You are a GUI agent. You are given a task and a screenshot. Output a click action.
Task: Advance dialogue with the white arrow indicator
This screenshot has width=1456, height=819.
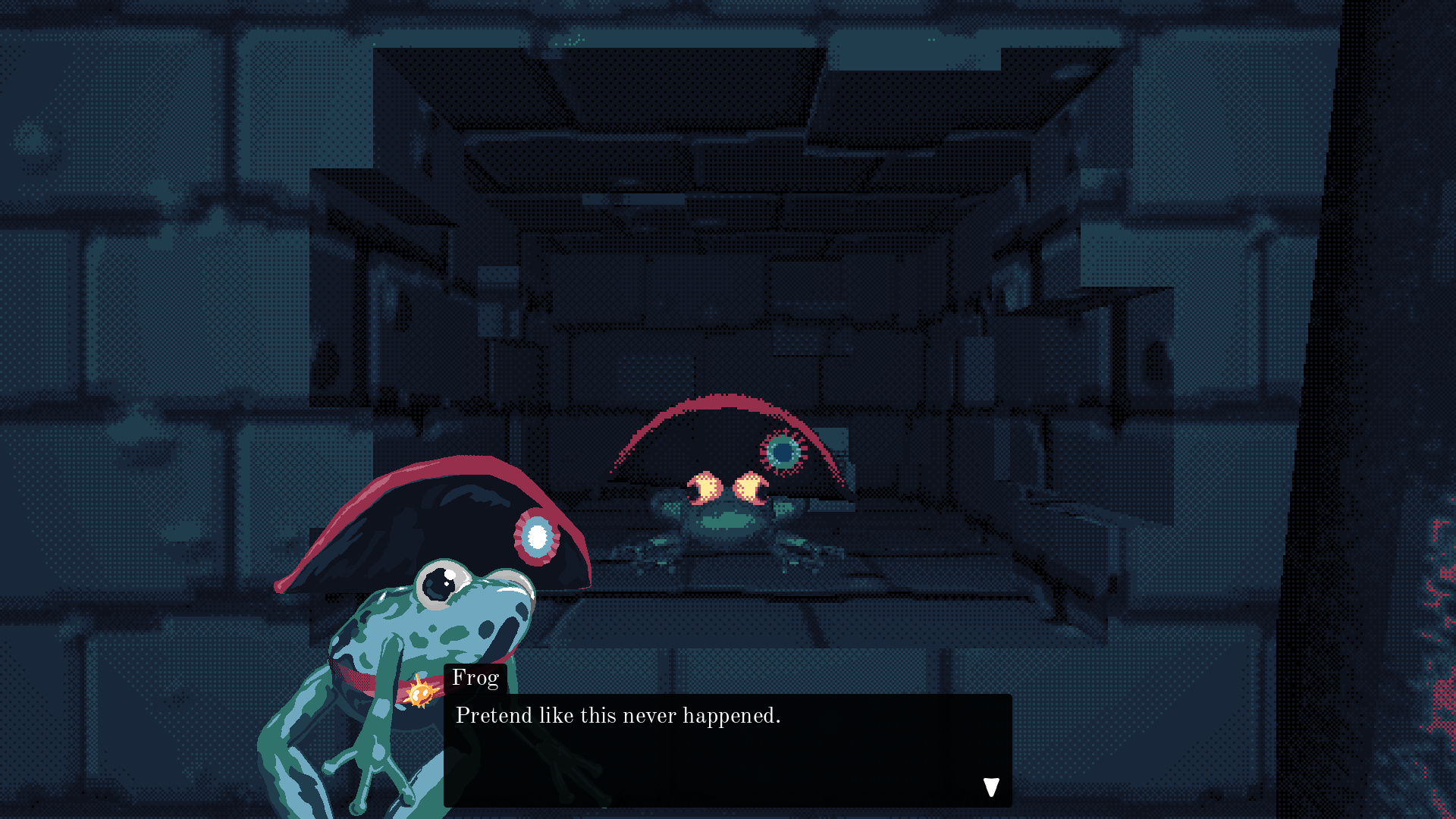click(991, 787)
